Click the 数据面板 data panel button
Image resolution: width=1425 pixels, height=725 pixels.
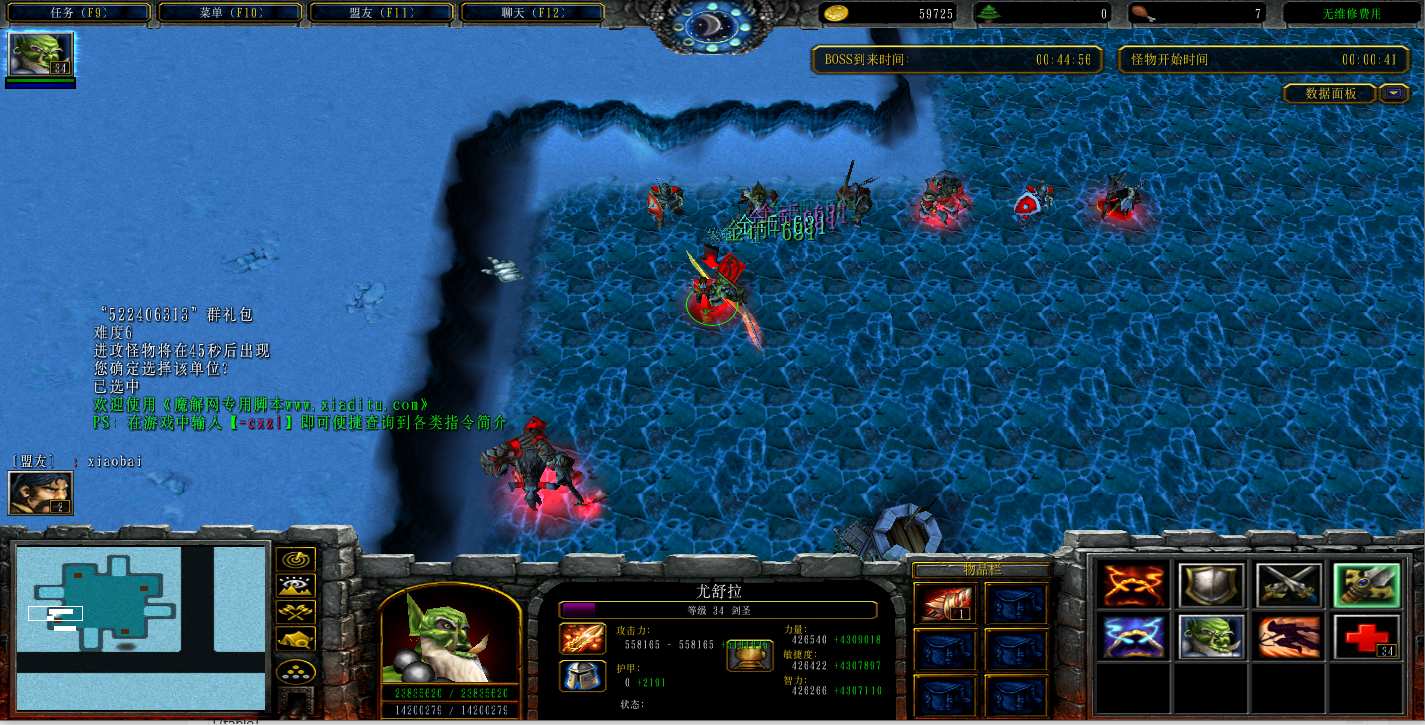1330,93
